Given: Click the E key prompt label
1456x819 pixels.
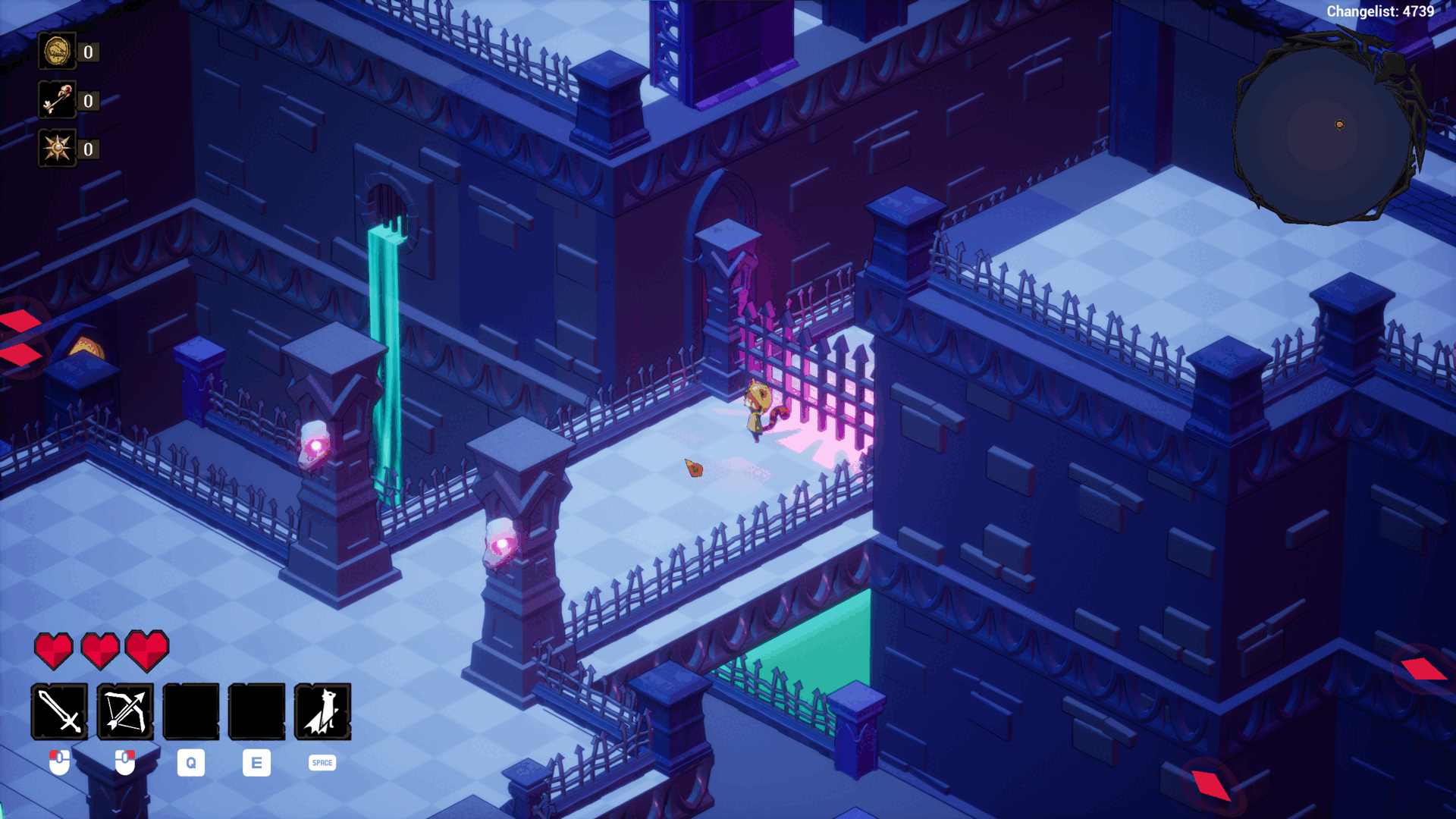Looking at the screenshot, I should click(x=256, y=763).
